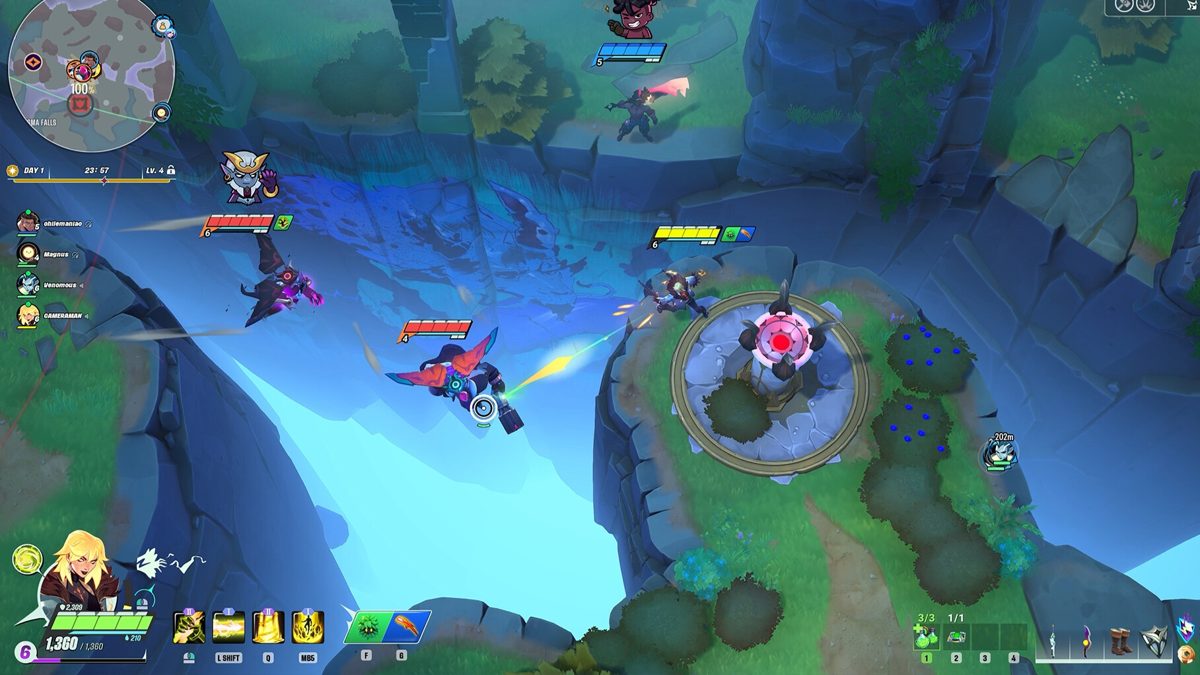Click the green swirl icon beside portrait

pos(27,559)
